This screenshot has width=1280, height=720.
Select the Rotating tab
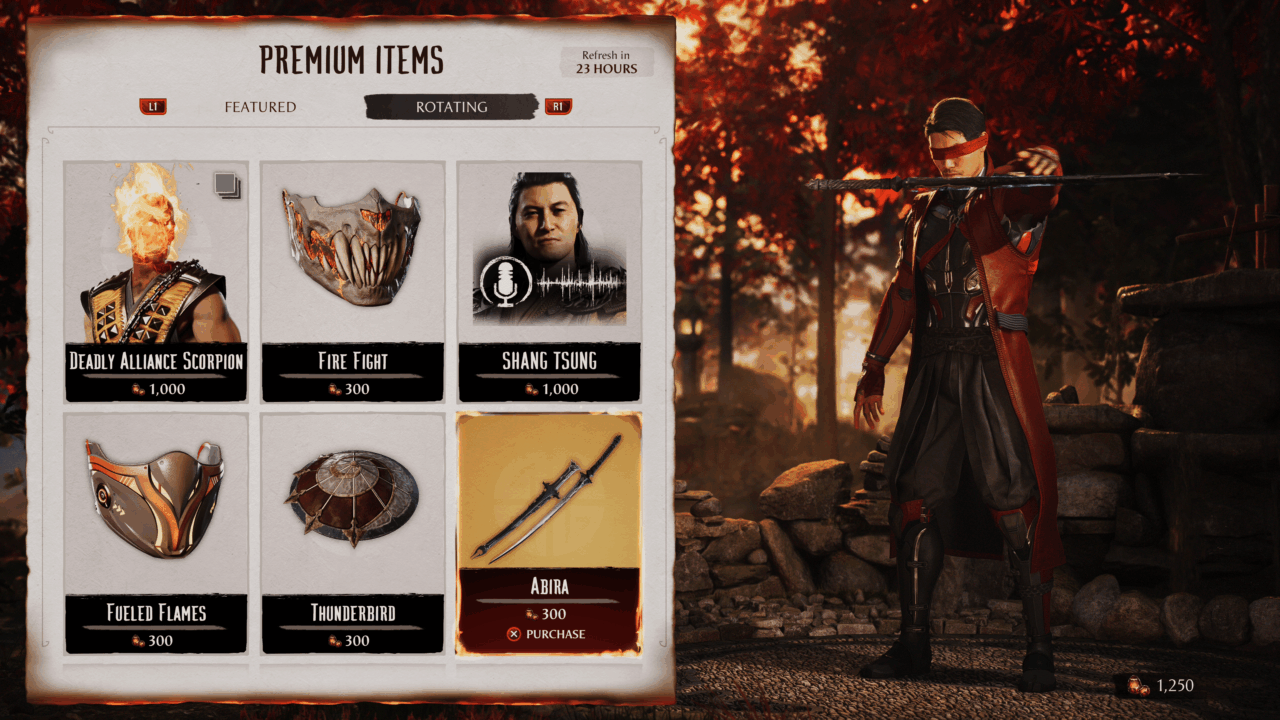(451, 107)
